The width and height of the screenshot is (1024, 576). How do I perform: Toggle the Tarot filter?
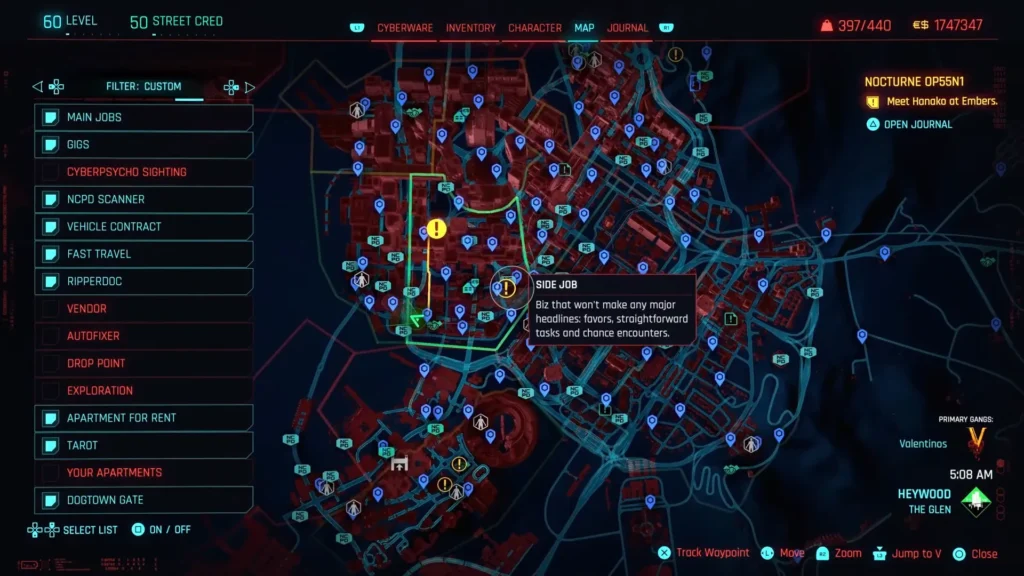[144, 445]
